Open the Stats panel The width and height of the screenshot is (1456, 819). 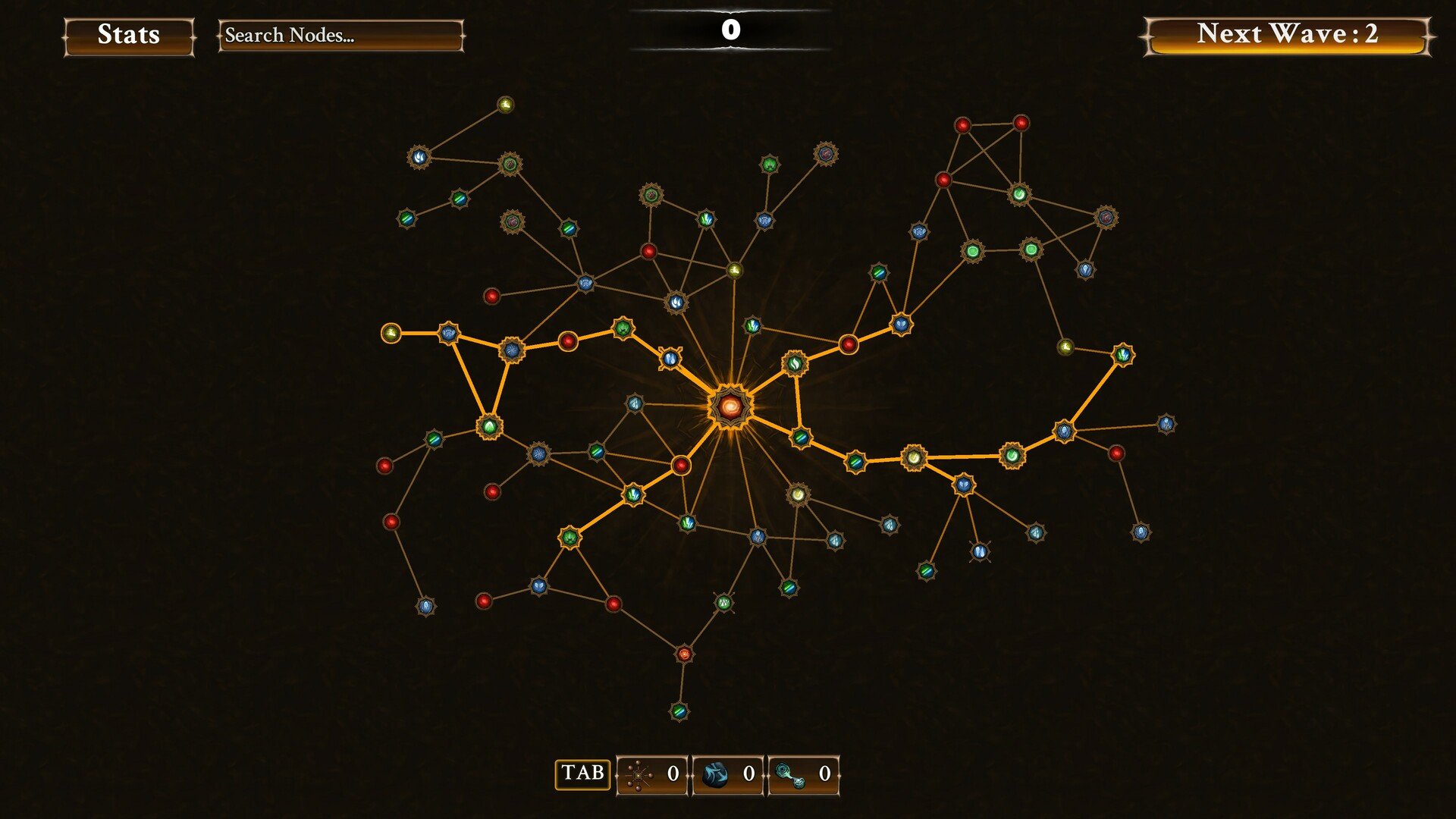pyautogui.click(x=127, y=35)
